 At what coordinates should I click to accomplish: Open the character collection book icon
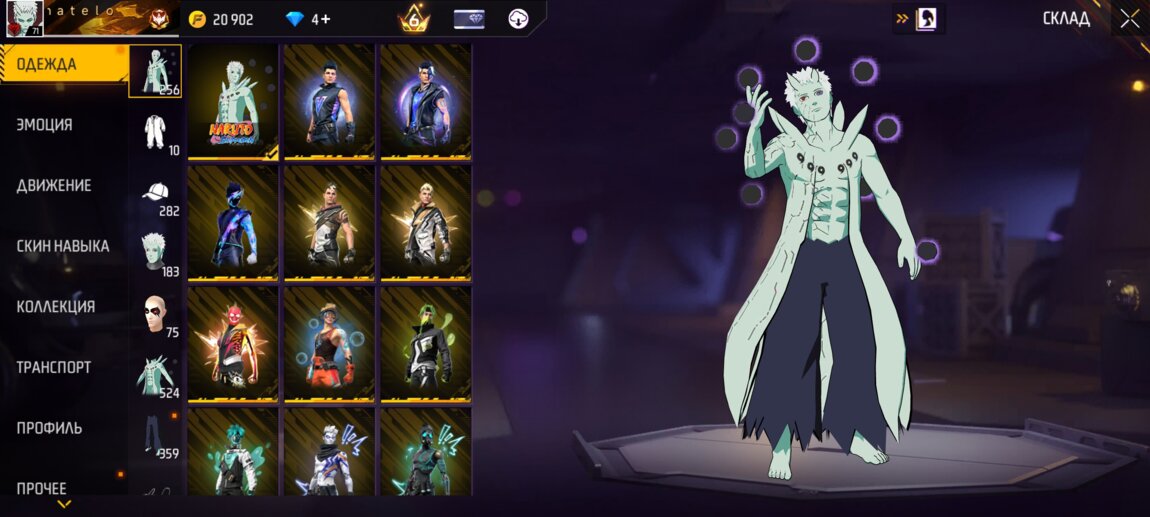coord(925,18)
